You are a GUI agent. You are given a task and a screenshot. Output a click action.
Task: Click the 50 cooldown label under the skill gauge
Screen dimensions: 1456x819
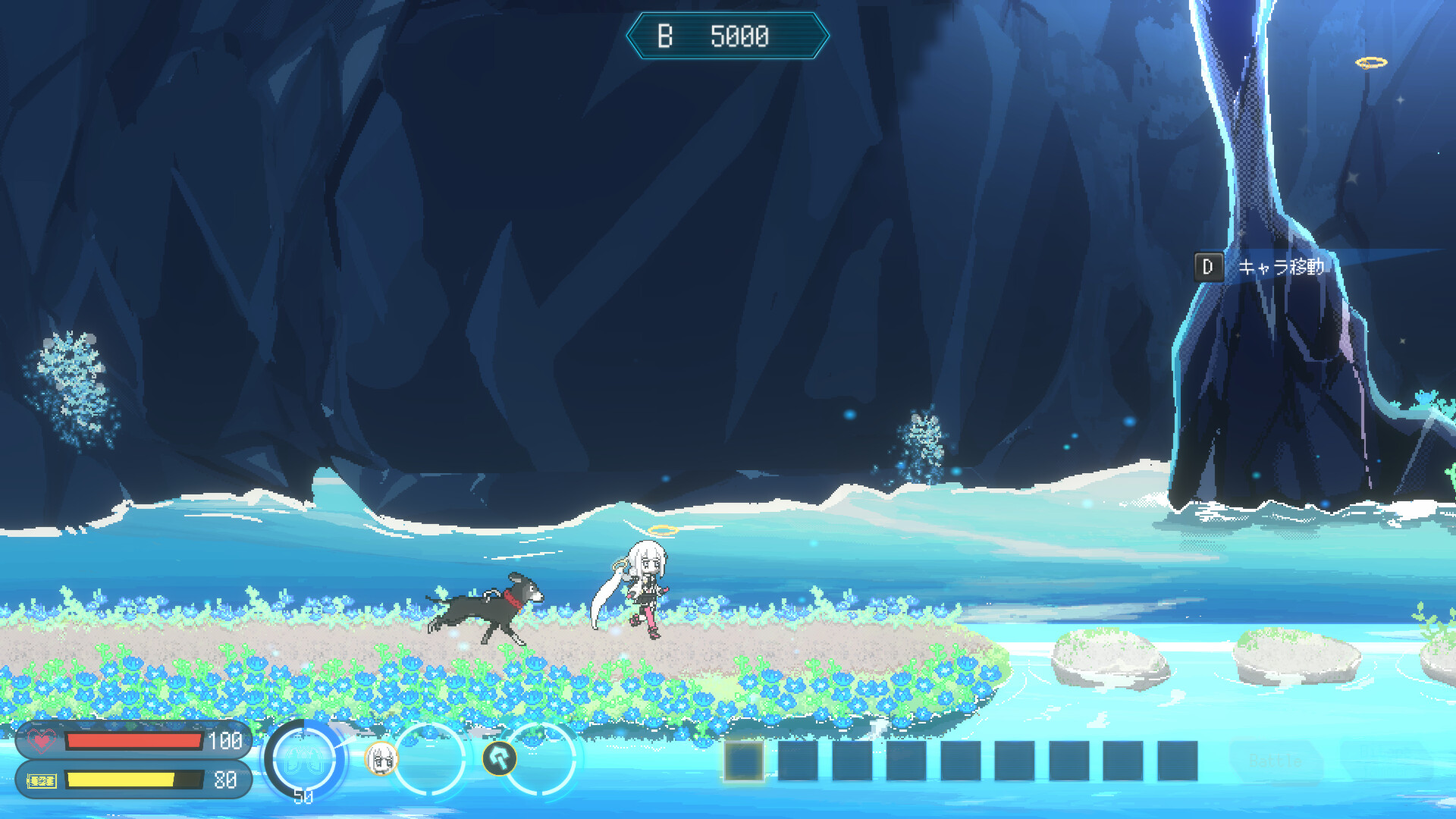[302, 798]
